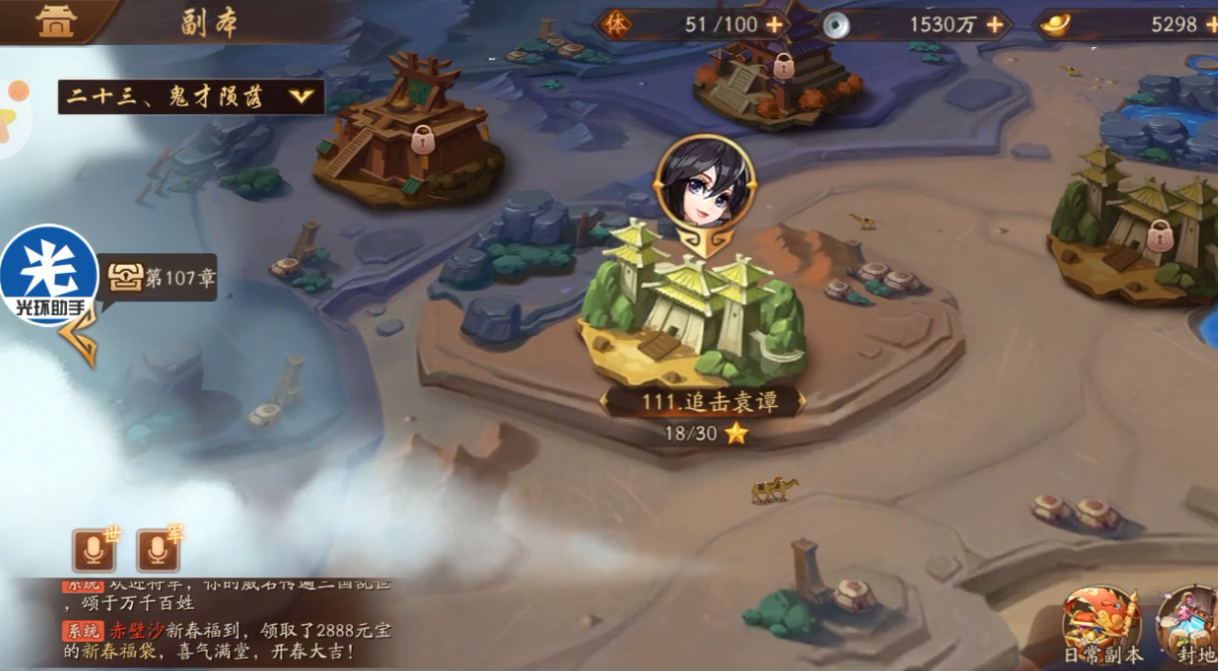Image resolution: width=1218 pixels, height=671 pixels.
Task: Activate the world (世) voice chat microphone
Action: (94, 549)
